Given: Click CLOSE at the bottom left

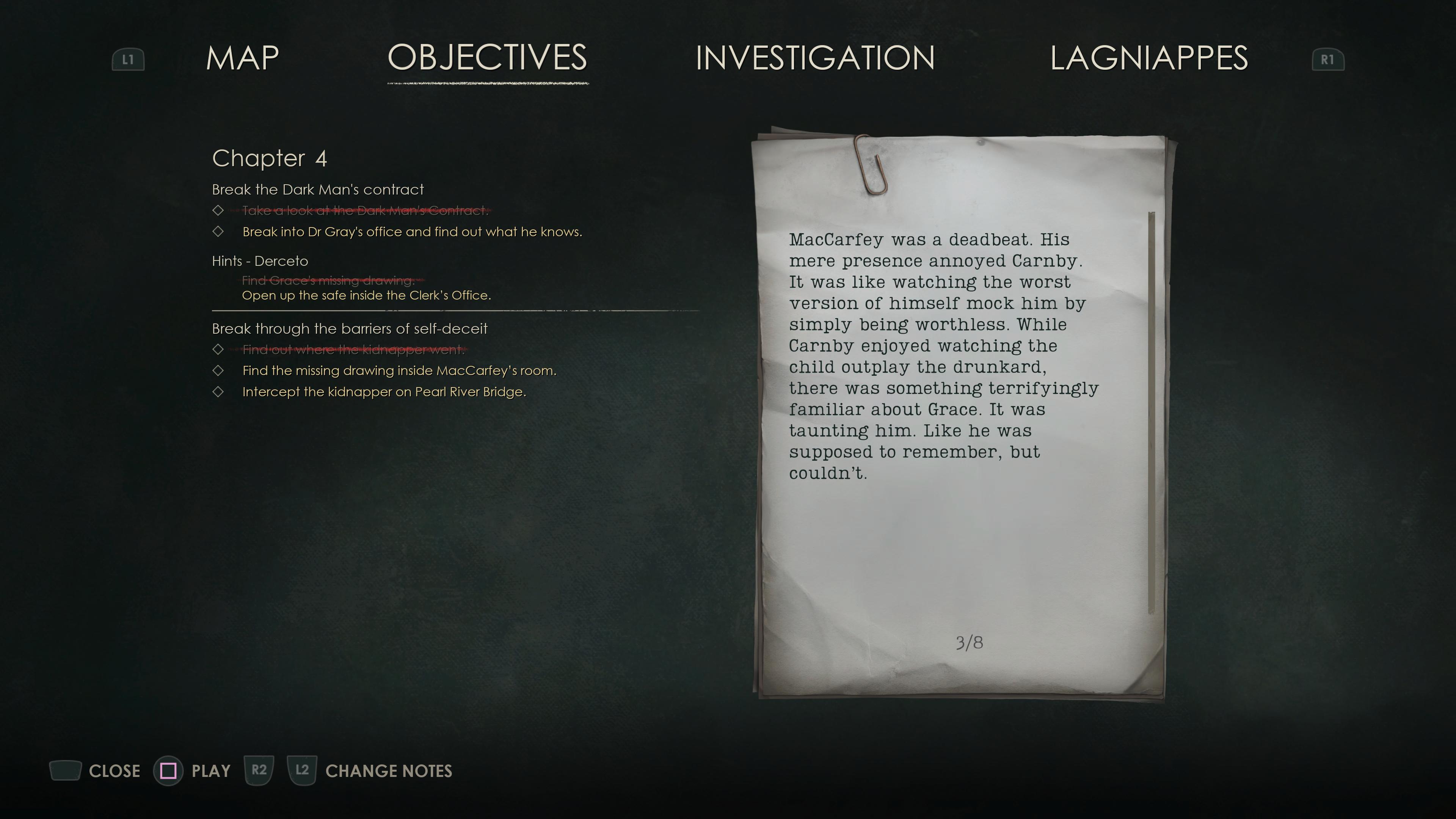Looking at the screenshot, I should 115,770.
